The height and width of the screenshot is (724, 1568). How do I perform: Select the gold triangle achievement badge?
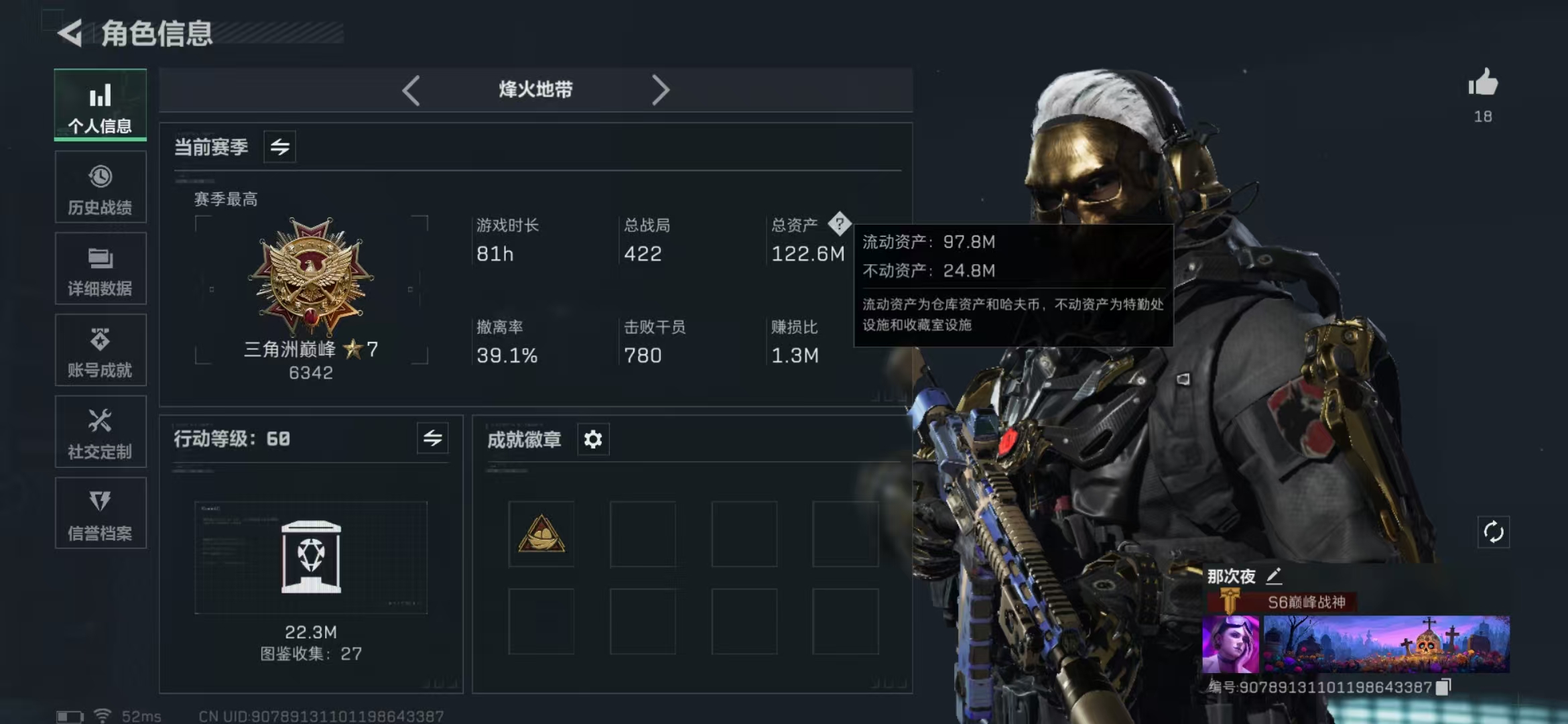click(541, 534)
